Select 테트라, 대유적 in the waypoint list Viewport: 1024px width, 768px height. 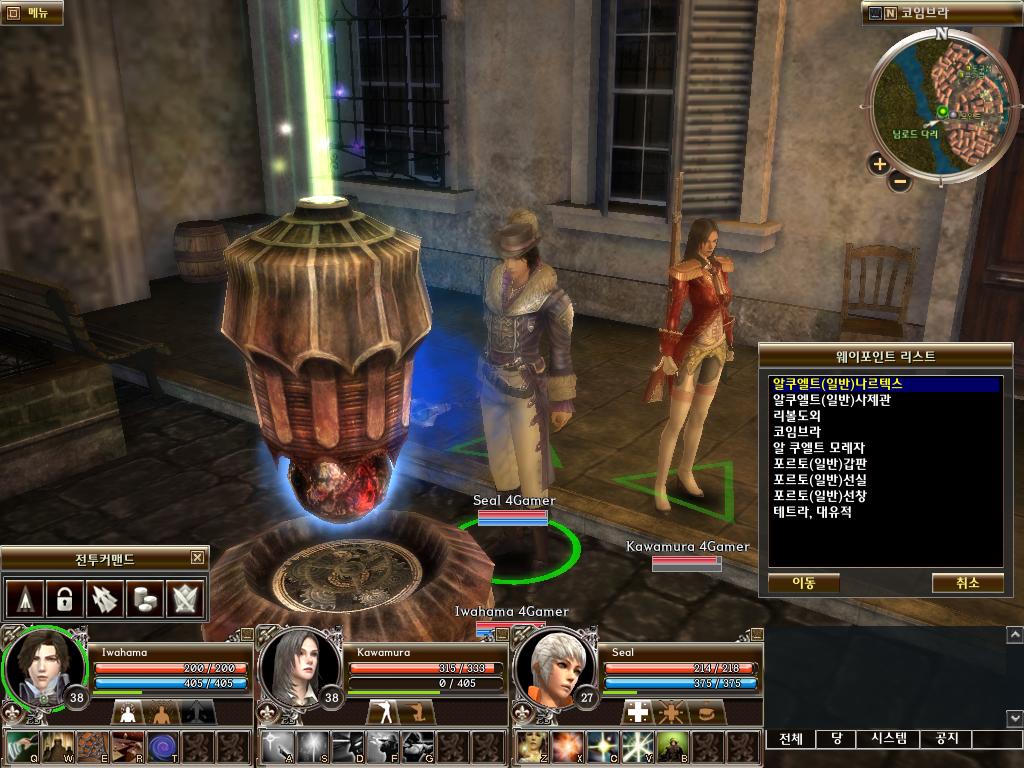tap(812, 512)
